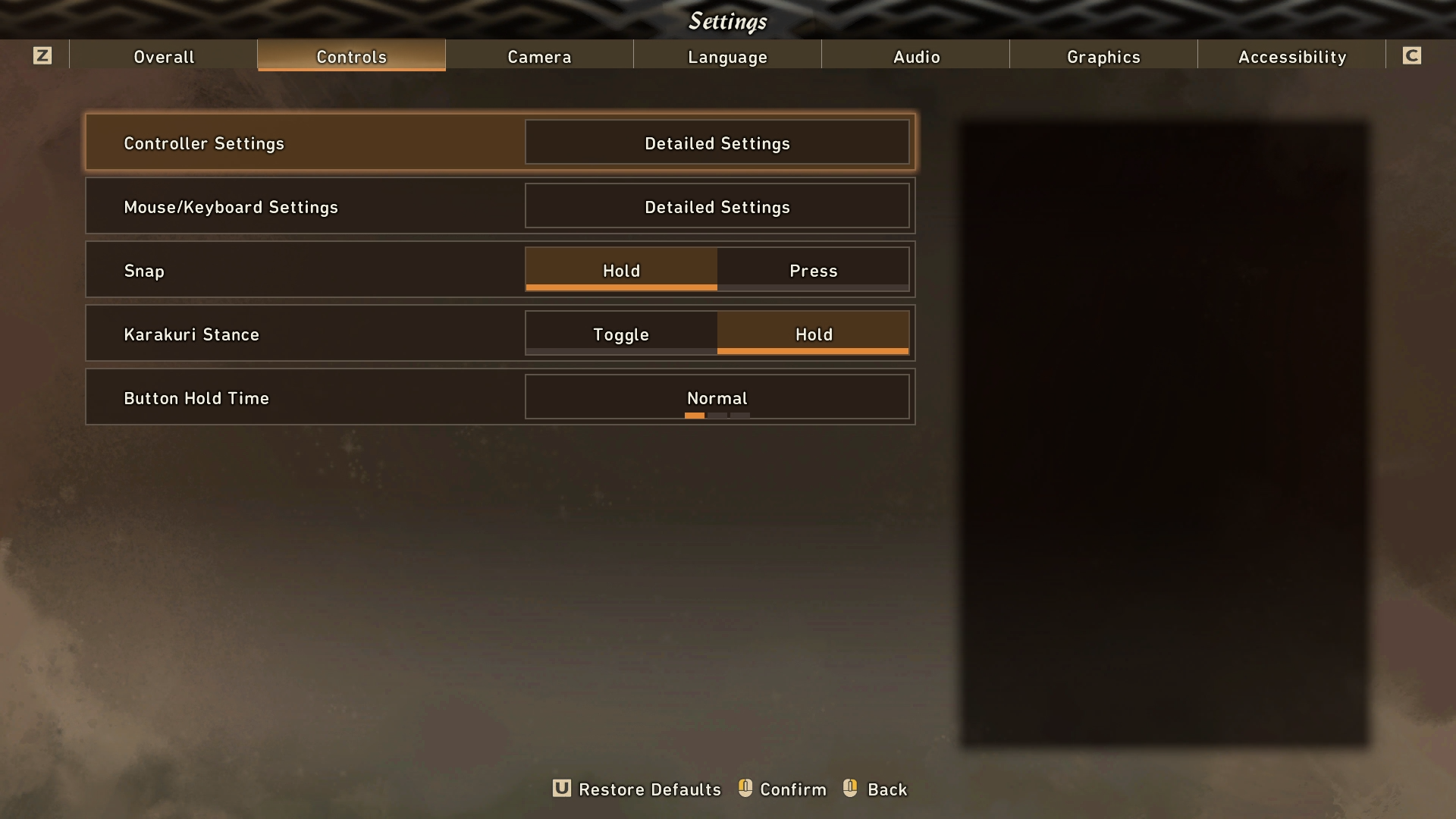
Task: Switch Karakuri Stance to Toggle
Action: pos(620,334)
